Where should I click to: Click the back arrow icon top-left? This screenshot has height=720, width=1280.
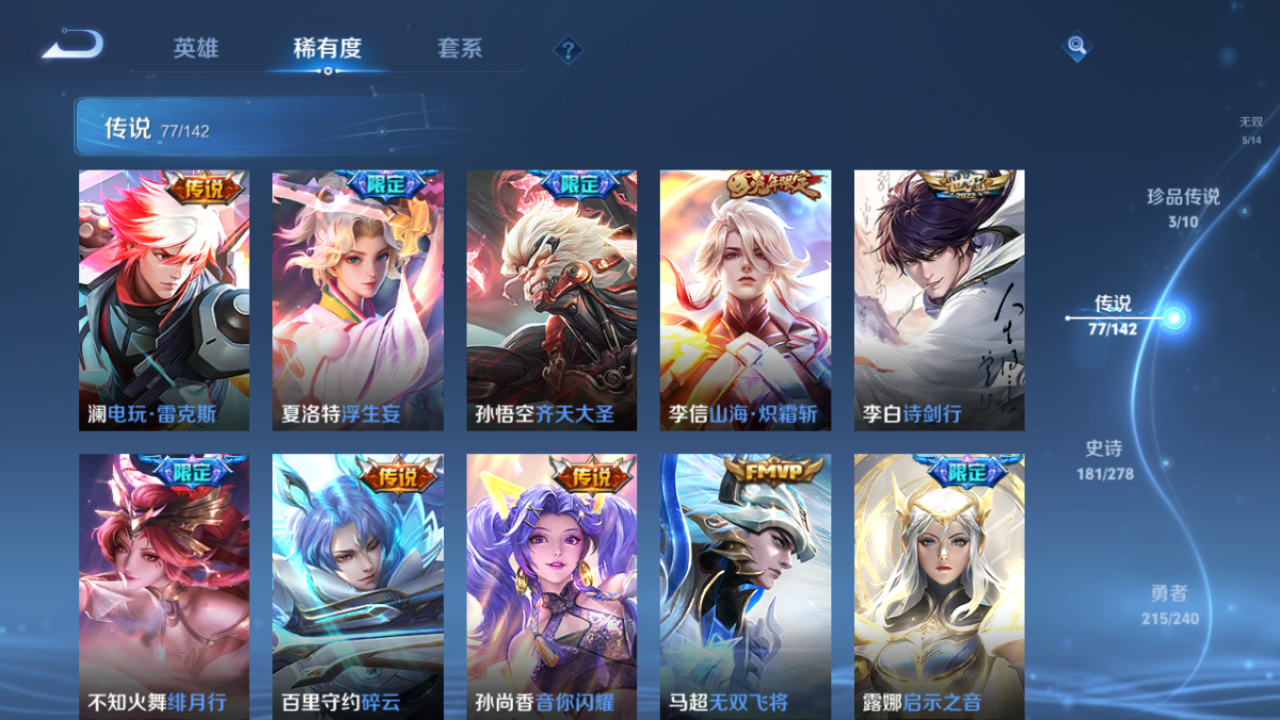tap(72, 44)
